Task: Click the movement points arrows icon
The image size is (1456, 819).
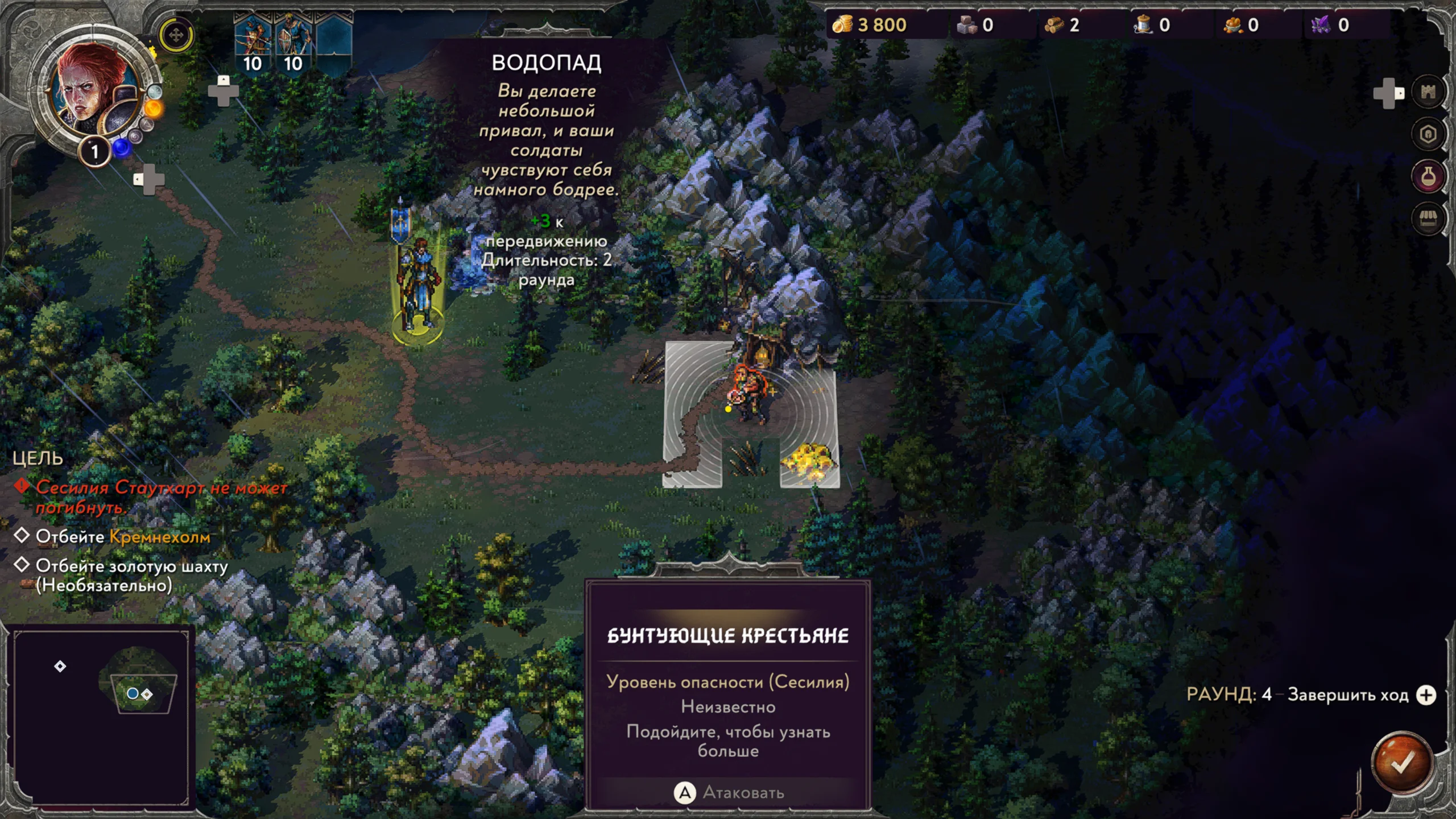Action: click(176, 35)
